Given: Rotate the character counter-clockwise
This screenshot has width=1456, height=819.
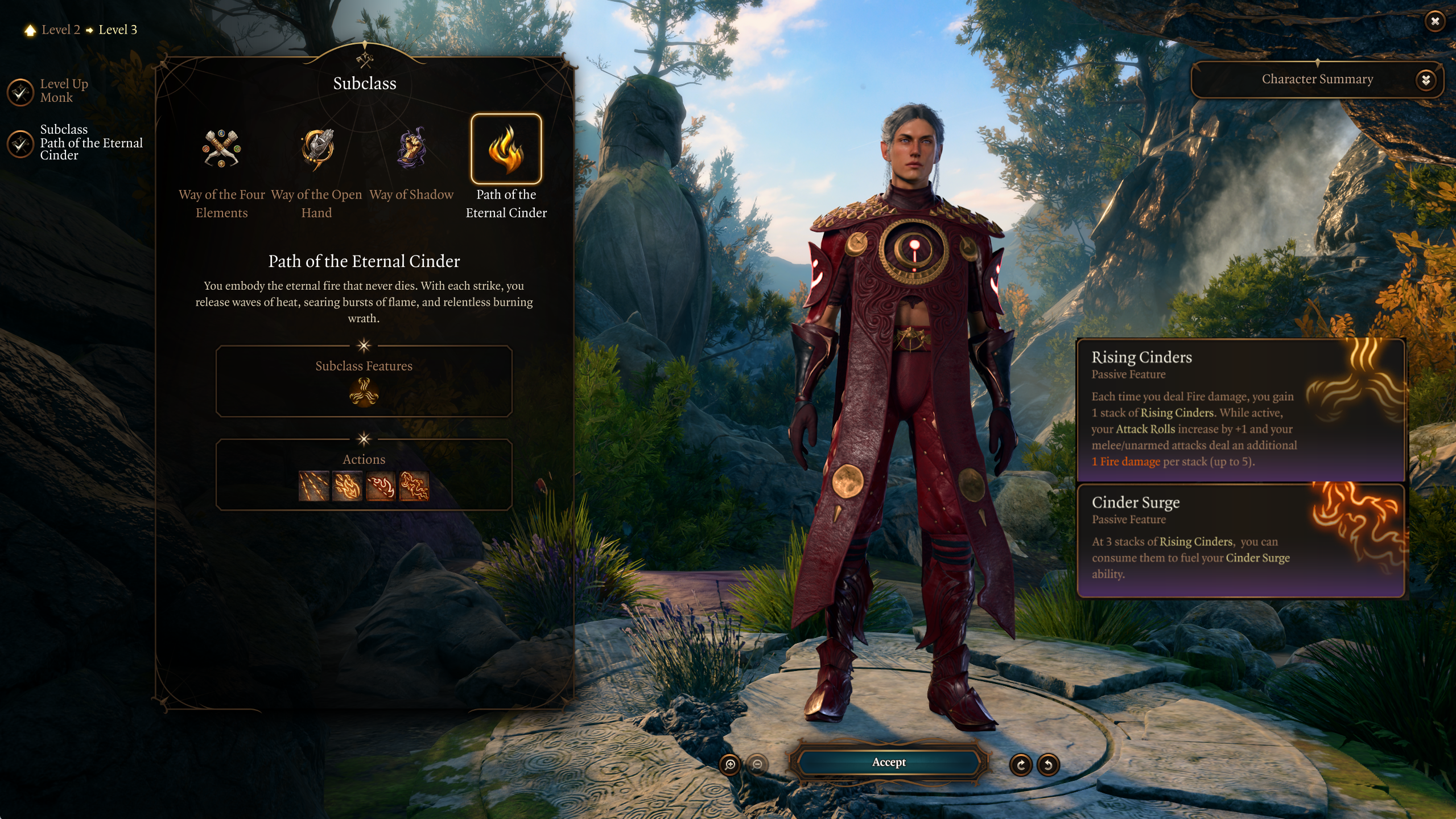Looking at the screenshot, I should [1048, 764].
